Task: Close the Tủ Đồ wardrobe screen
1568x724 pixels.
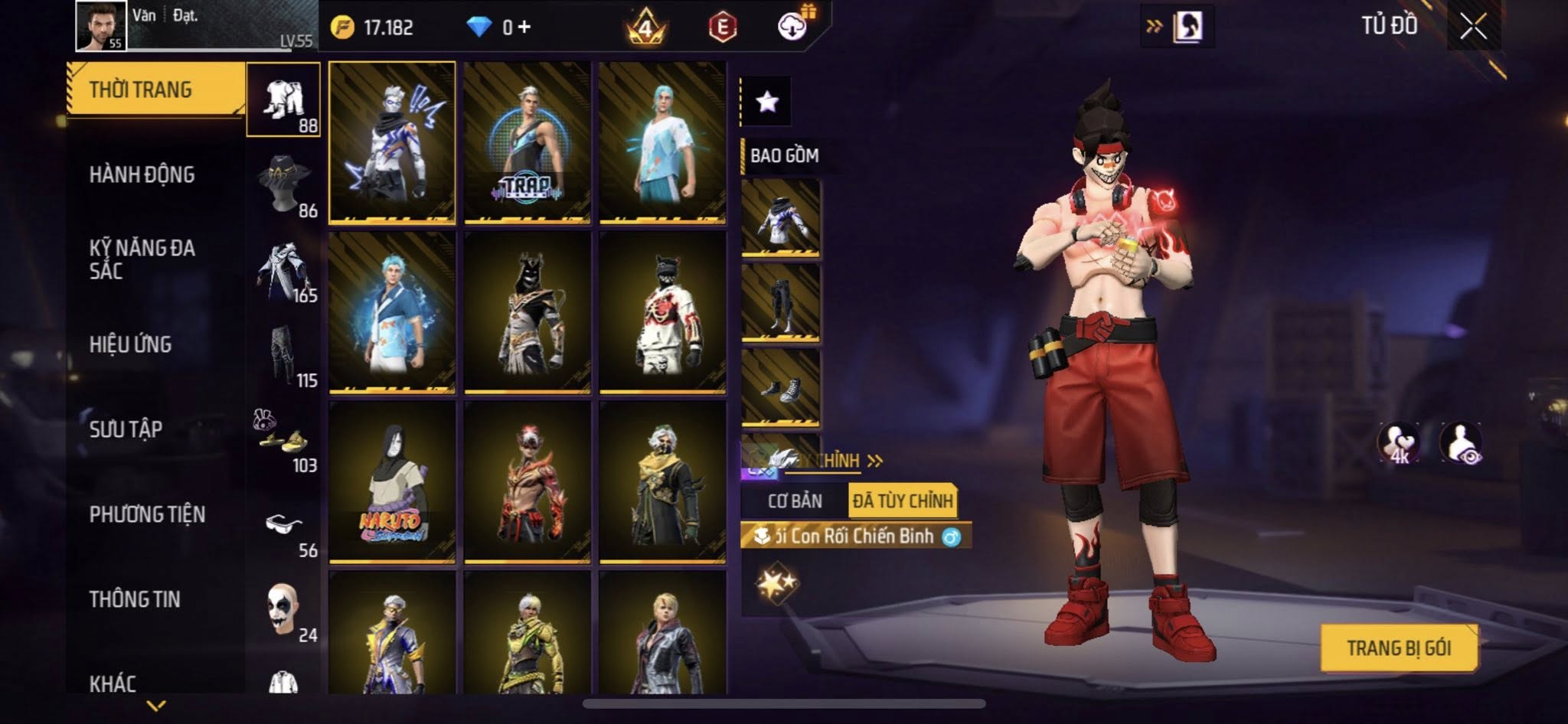Action: click(1473, 28)
